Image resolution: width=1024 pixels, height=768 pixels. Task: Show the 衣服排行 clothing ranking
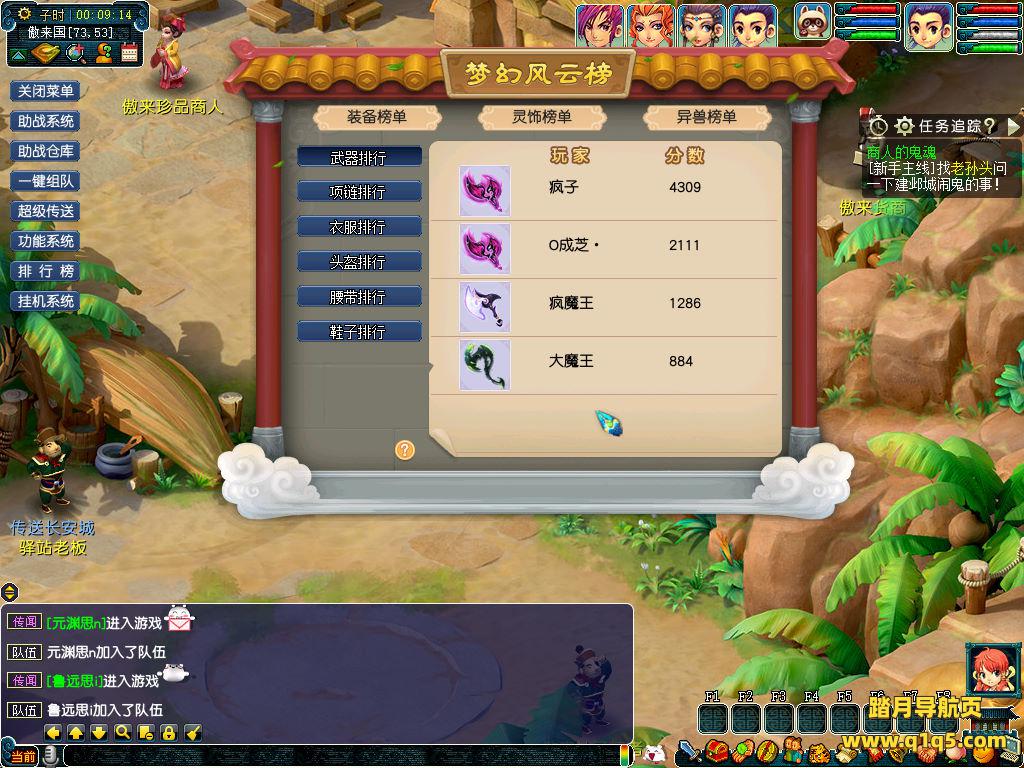[358, 227]
